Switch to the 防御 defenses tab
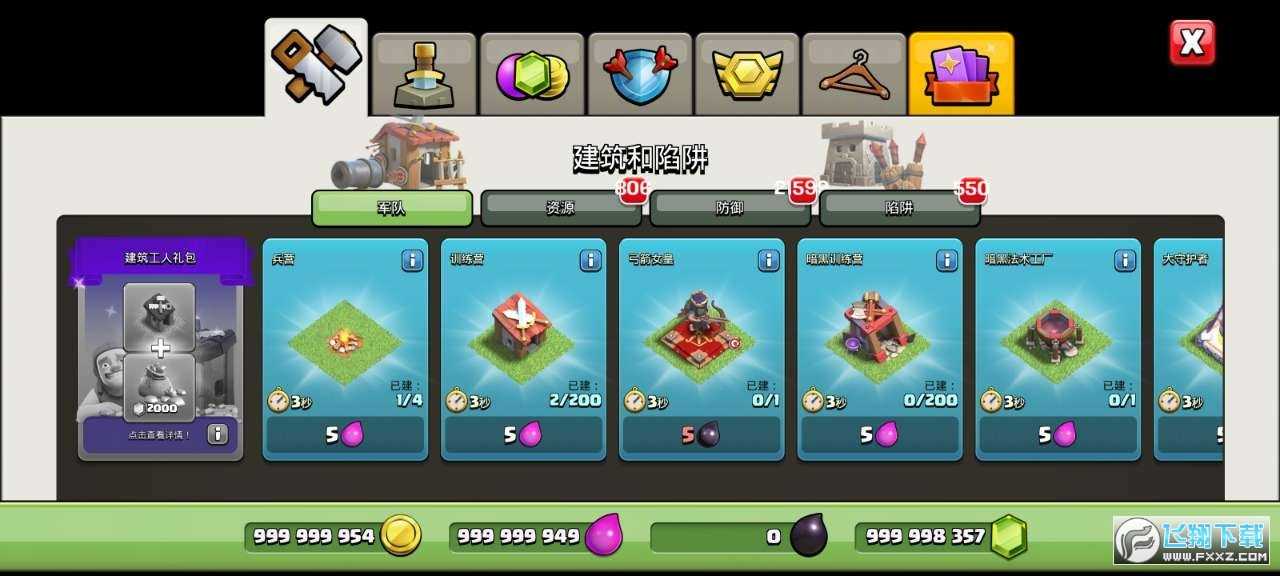Screen dimensions: 1280x576 pos(729,208)
